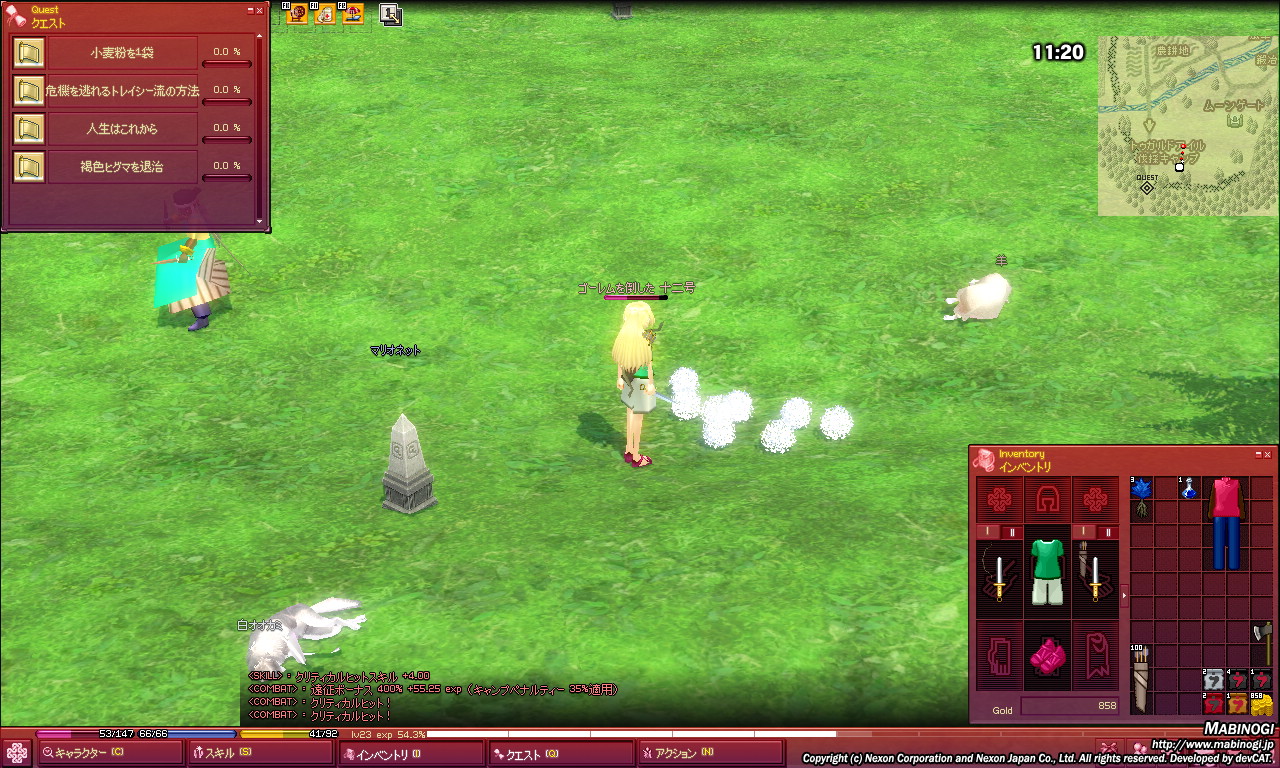Screen dimensions: 1280x768
Task: Select the 褐色ヒグマを退治 quest
Action: [122, 166]
